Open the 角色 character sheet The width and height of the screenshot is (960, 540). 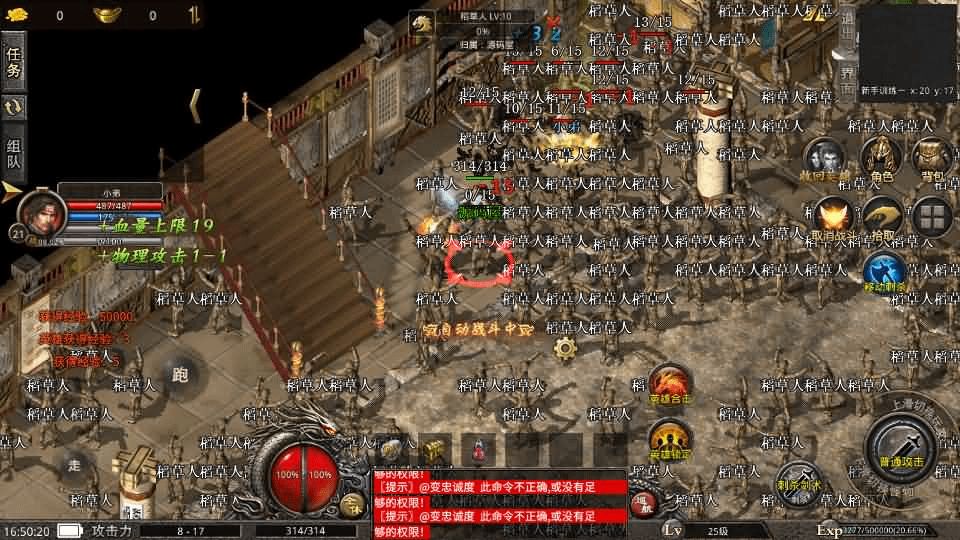(x=881, y=159)
